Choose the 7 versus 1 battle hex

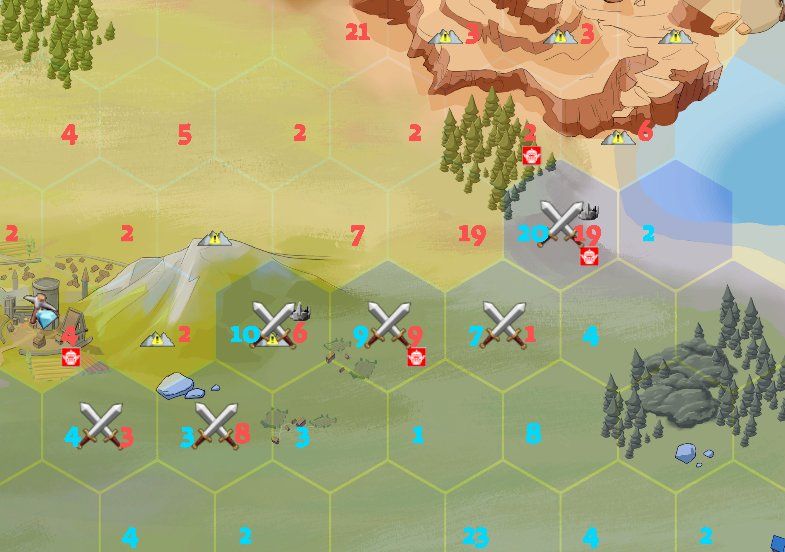coord(503,324)
